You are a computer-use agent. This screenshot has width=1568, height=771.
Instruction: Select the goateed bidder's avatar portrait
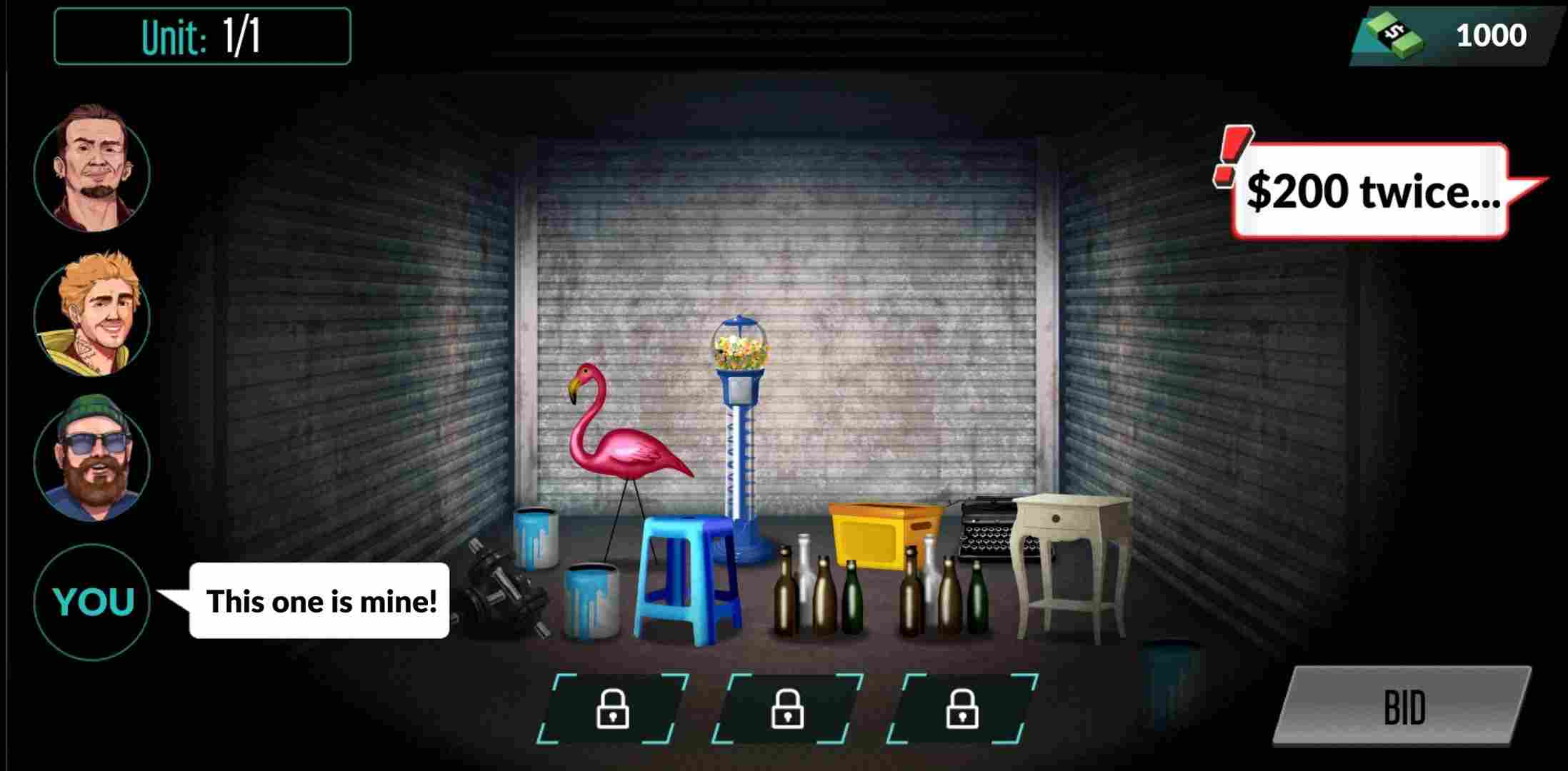(92, 169)
